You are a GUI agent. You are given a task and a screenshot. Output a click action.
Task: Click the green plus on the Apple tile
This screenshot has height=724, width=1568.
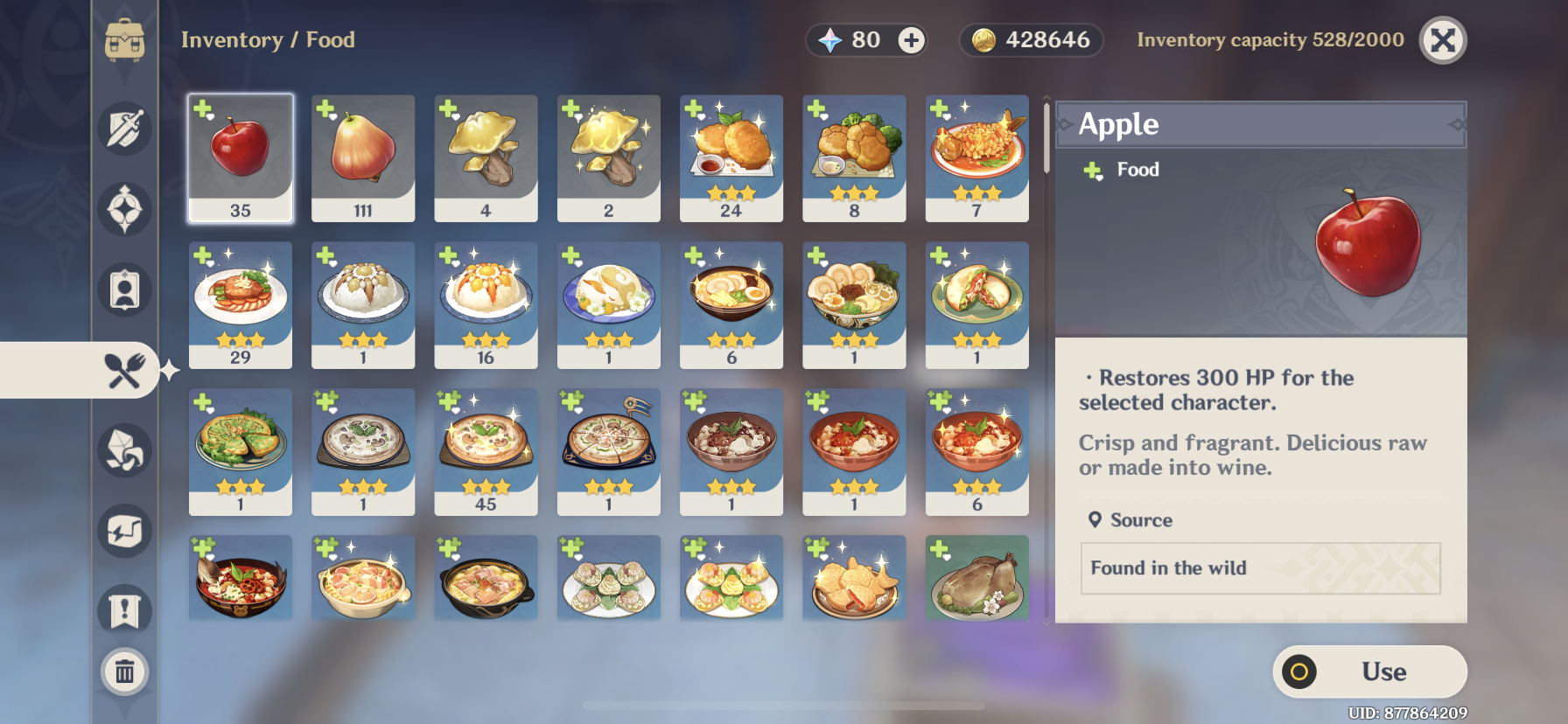click(201, 108)
